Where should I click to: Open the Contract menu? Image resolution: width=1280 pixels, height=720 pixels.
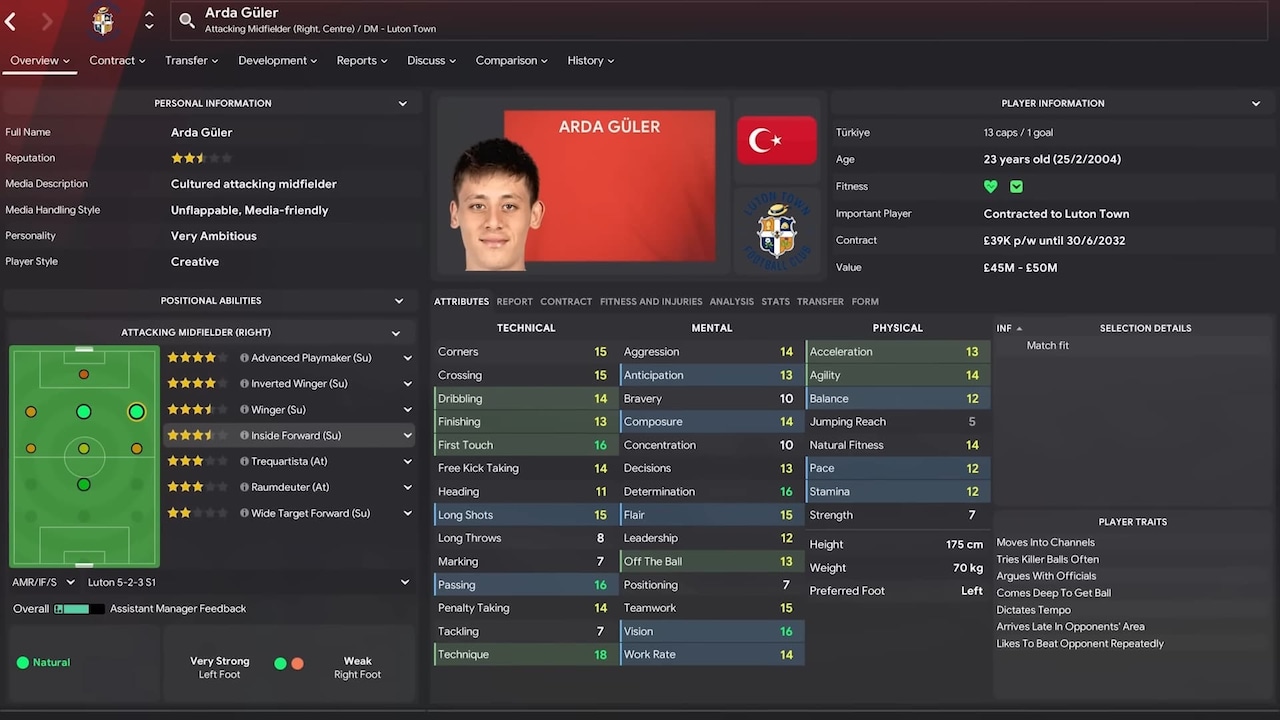tap(117, 61)
